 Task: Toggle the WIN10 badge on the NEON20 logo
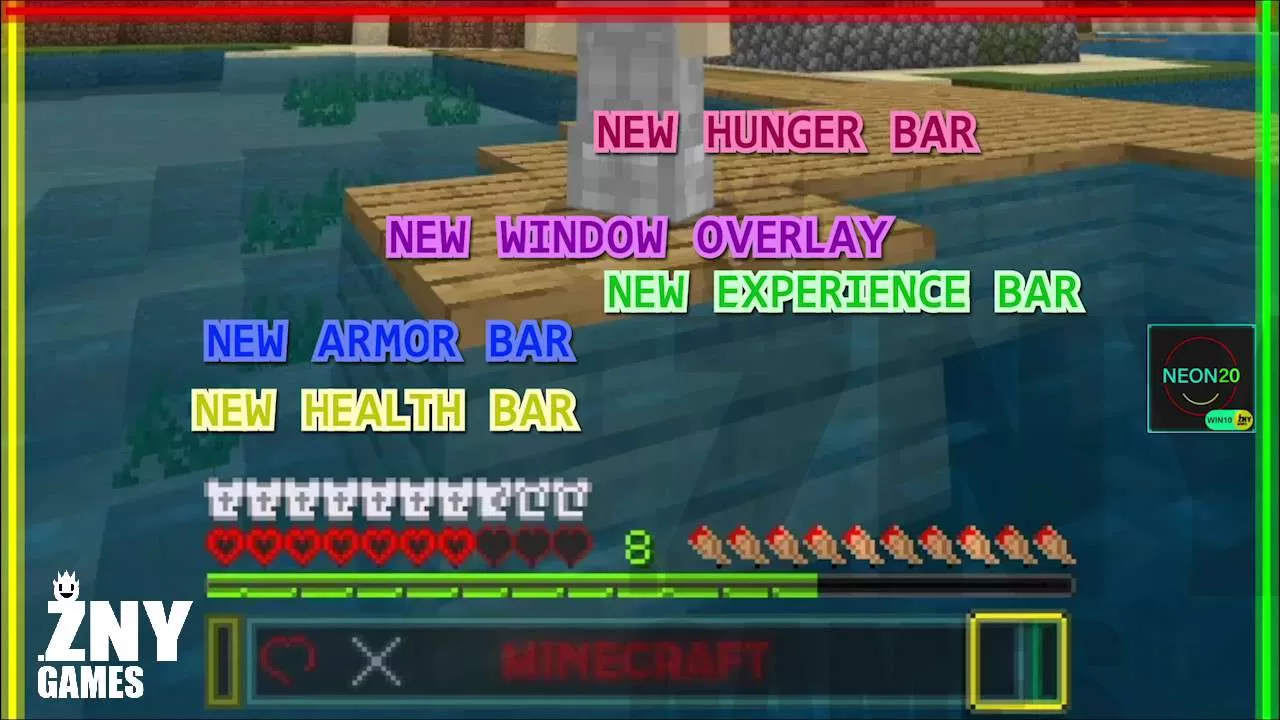tap(1218, 418)
